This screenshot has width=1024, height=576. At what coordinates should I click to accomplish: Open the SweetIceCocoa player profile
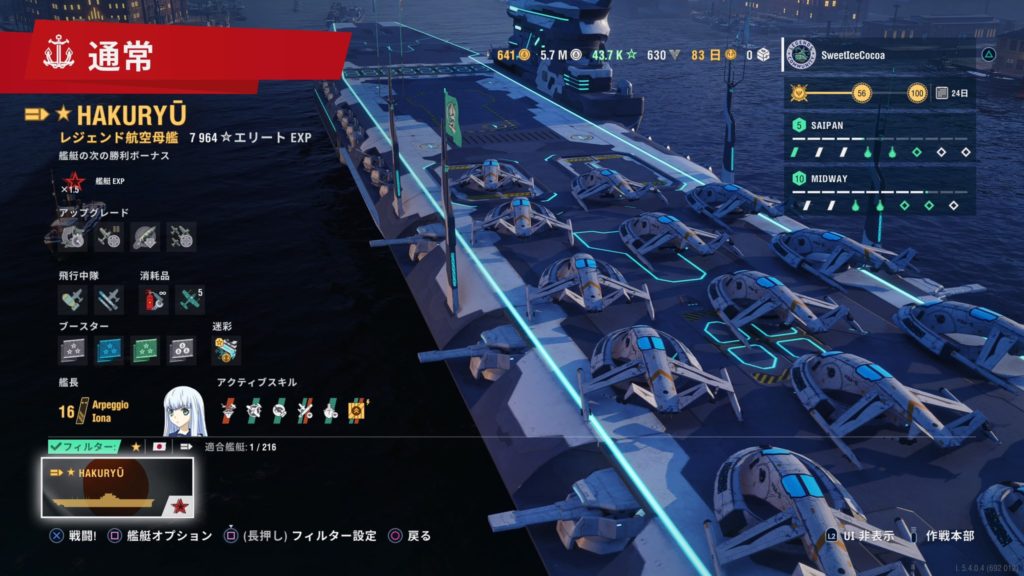[878, 56]
